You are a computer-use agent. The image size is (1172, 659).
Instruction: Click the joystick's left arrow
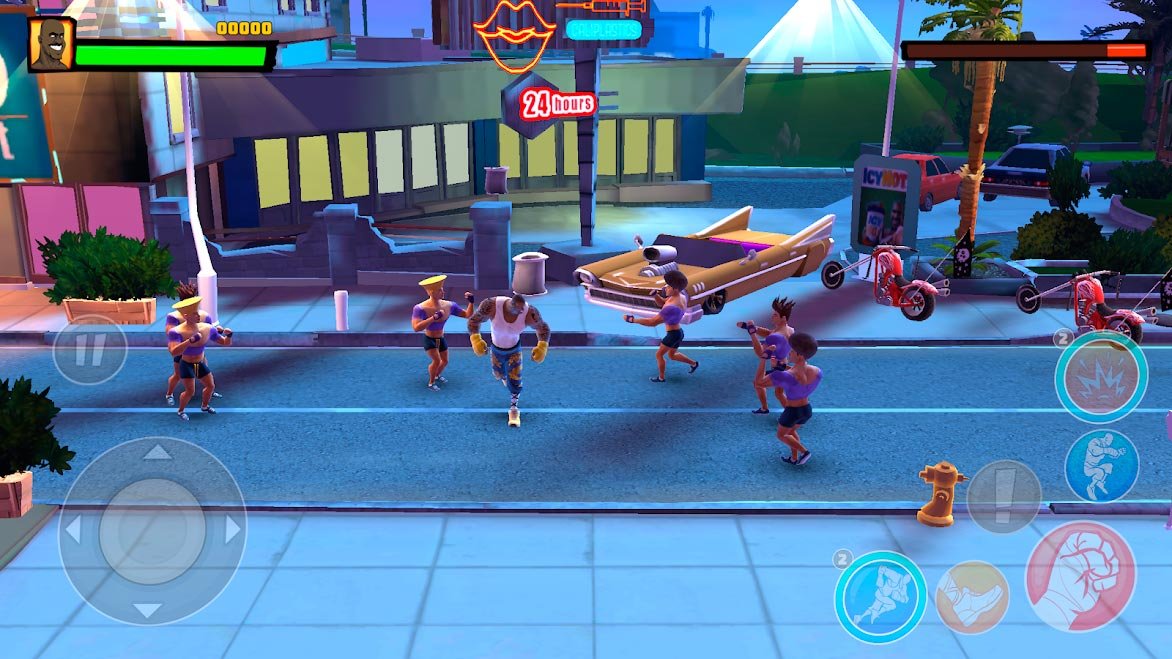tap(73, 531)
